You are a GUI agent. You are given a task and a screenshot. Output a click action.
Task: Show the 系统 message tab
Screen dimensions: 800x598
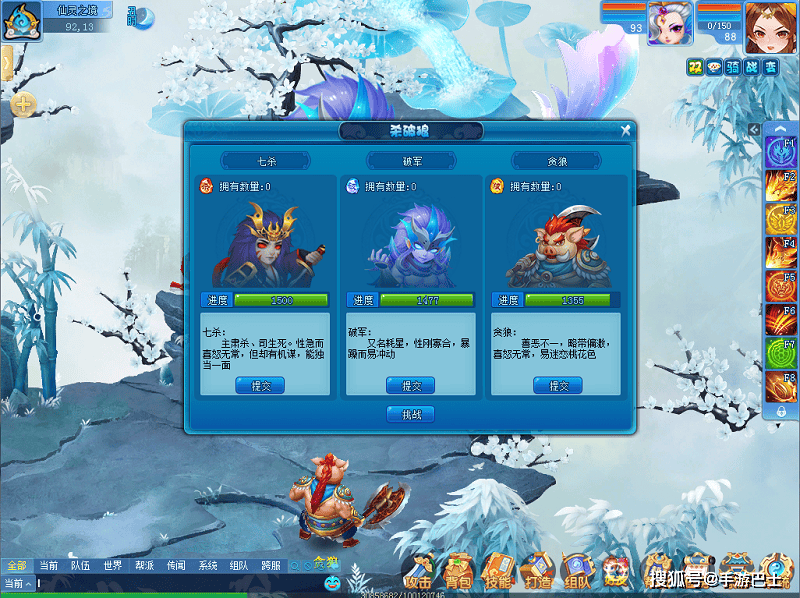click(207, 566)
